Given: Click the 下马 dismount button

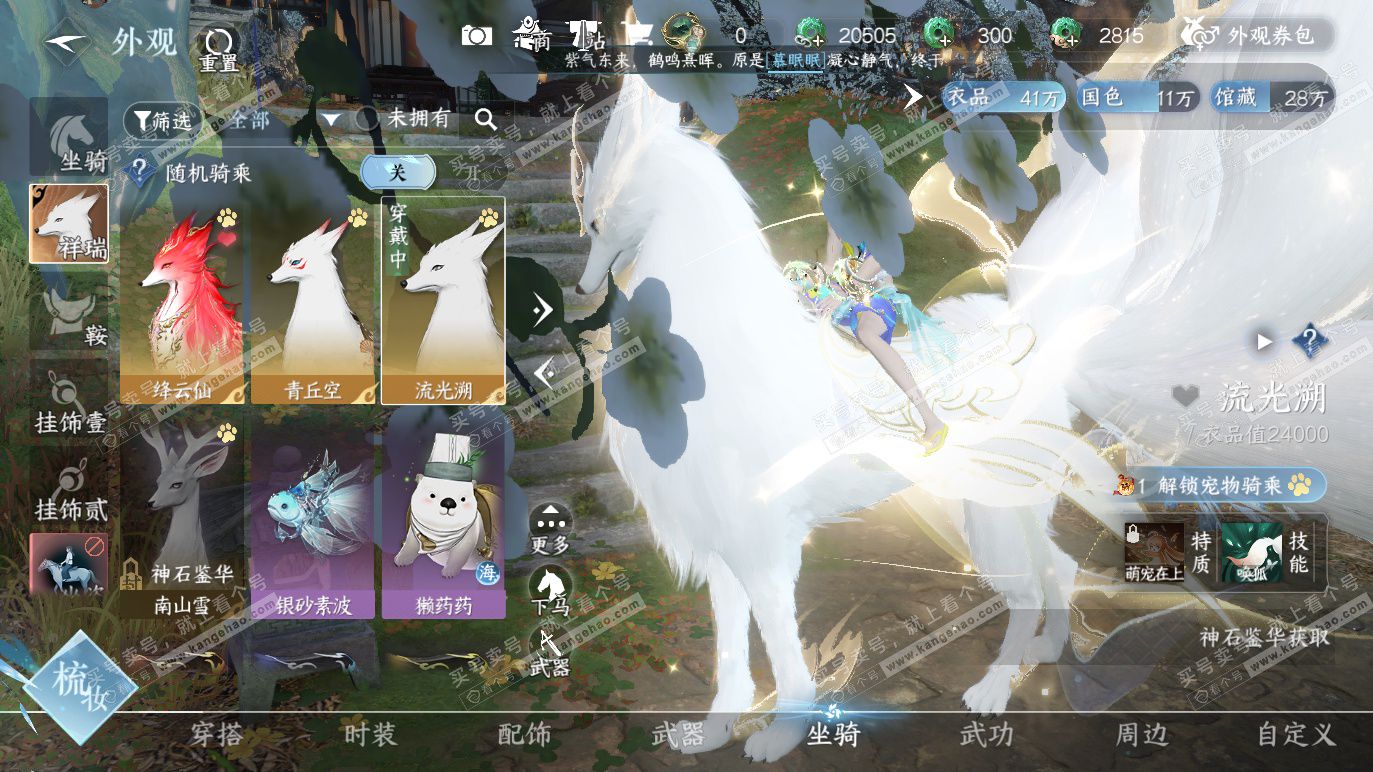Looking at the screenshot, I should pos(550,588).
